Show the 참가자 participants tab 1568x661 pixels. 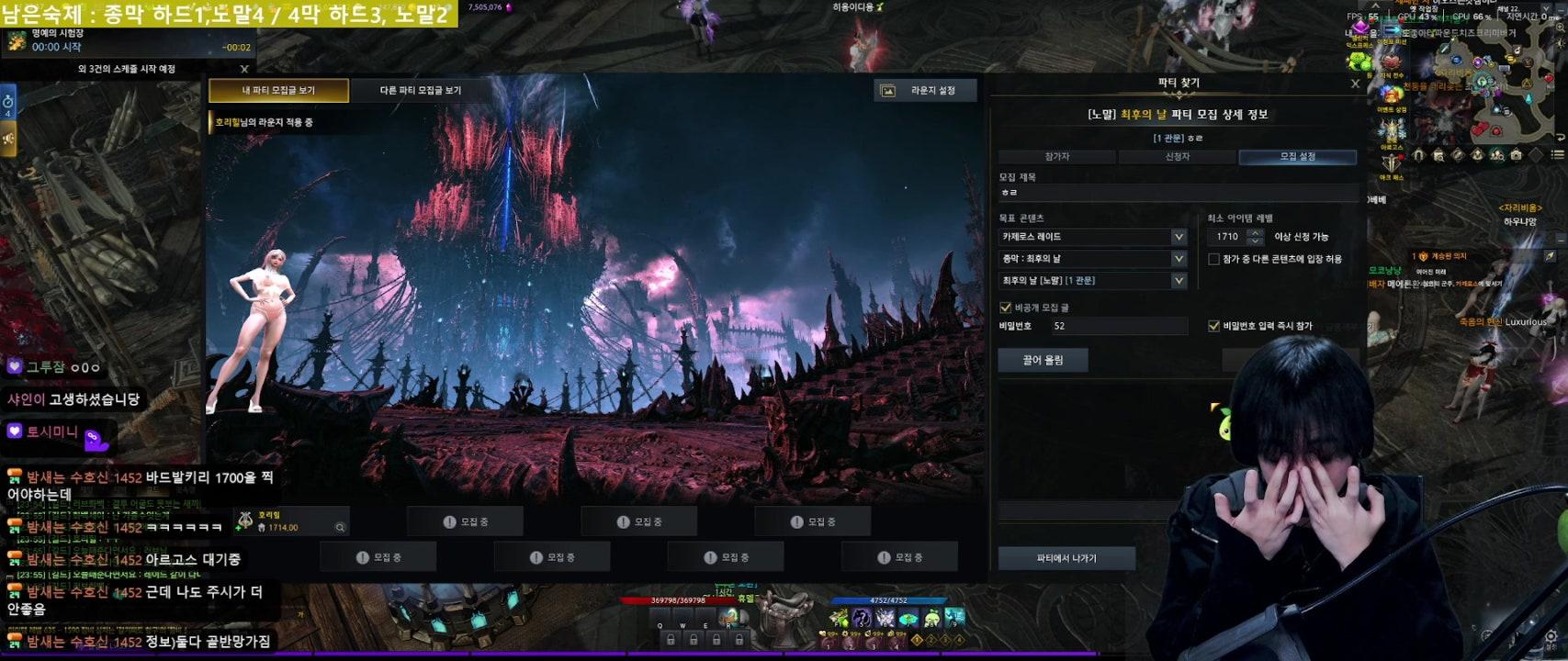click(x=1057, y=157)
